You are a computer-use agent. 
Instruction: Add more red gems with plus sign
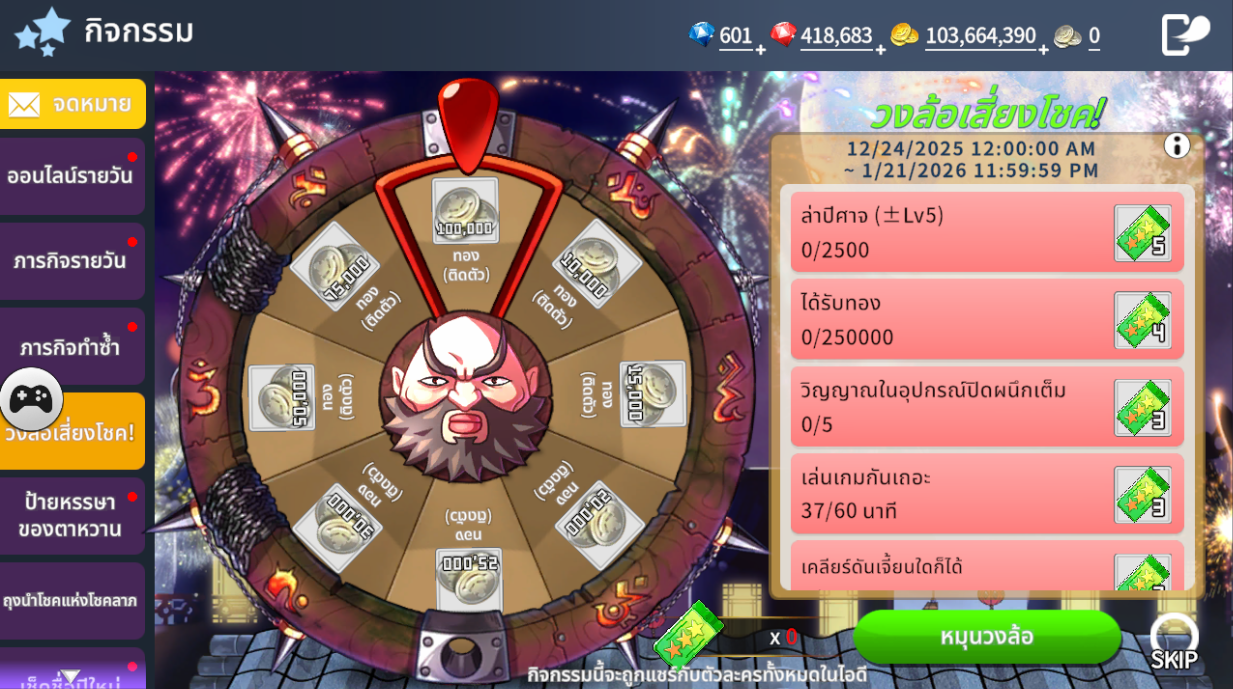[880, 49]
